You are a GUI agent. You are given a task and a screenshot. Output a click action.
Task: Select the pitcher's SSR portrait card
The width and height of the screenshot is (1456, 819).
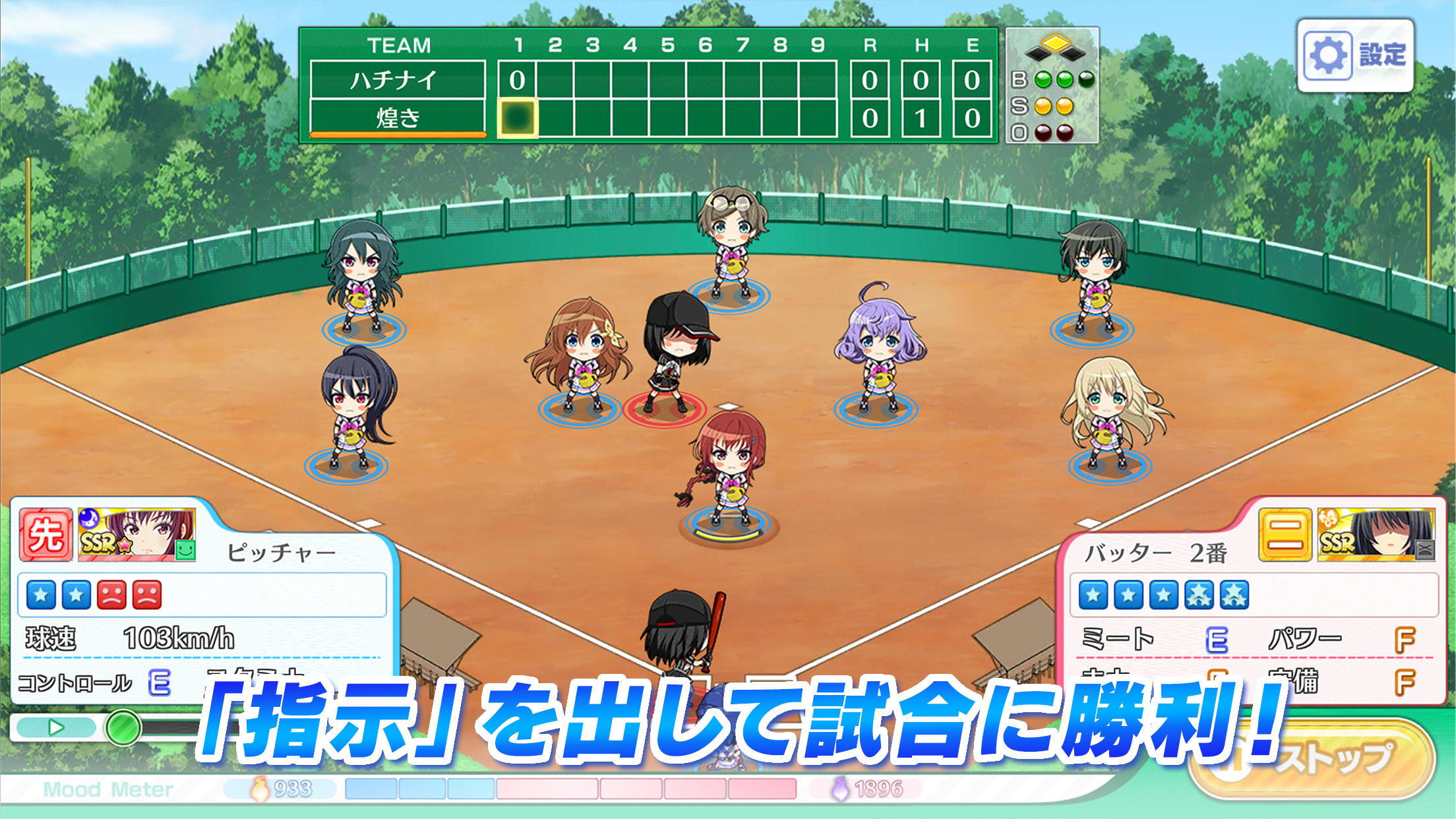coord(136,535)
